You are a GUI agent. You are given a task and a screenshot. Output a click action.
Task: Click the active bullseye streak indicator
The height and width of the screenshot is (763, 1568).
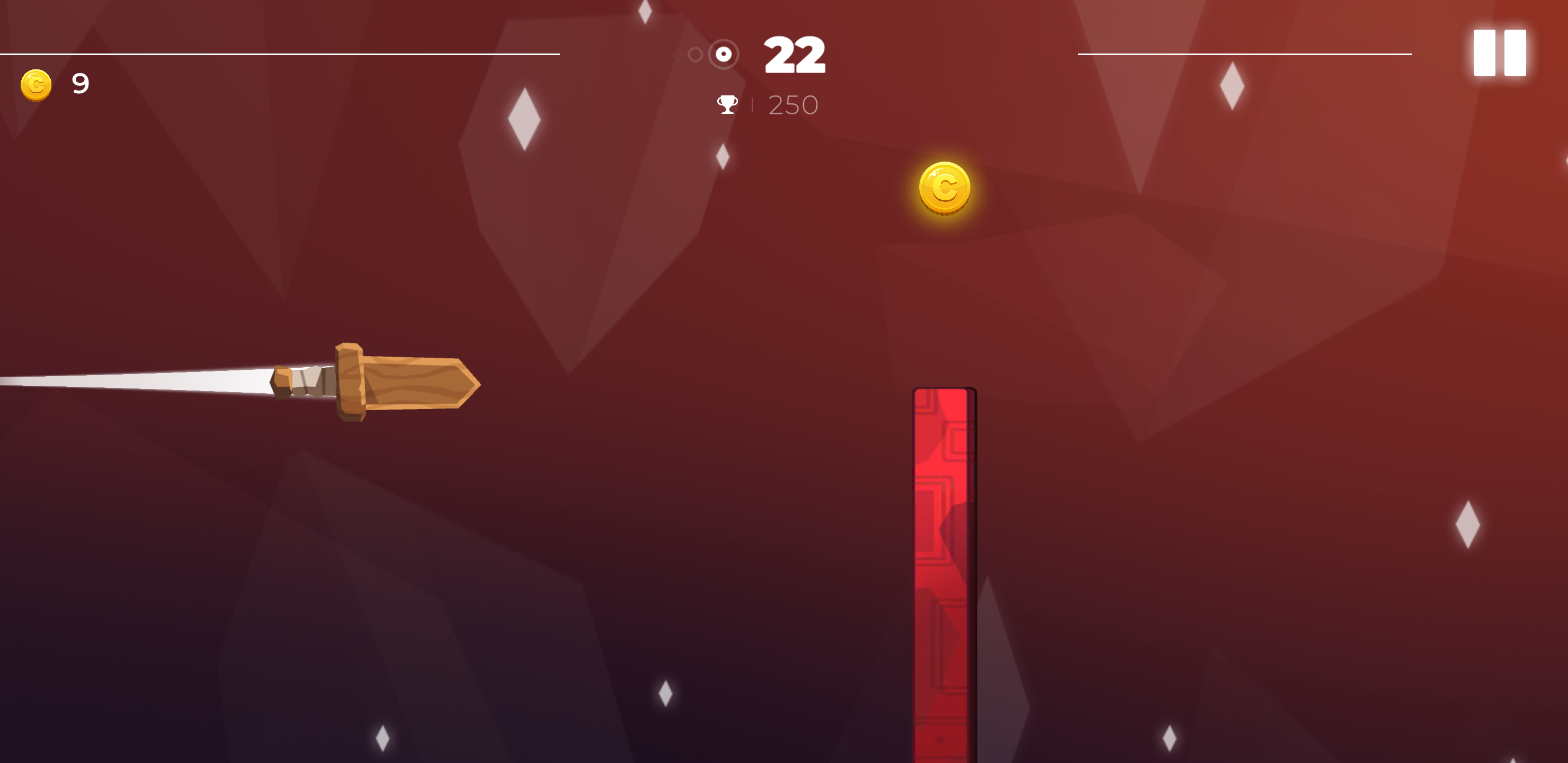point(723,54)
